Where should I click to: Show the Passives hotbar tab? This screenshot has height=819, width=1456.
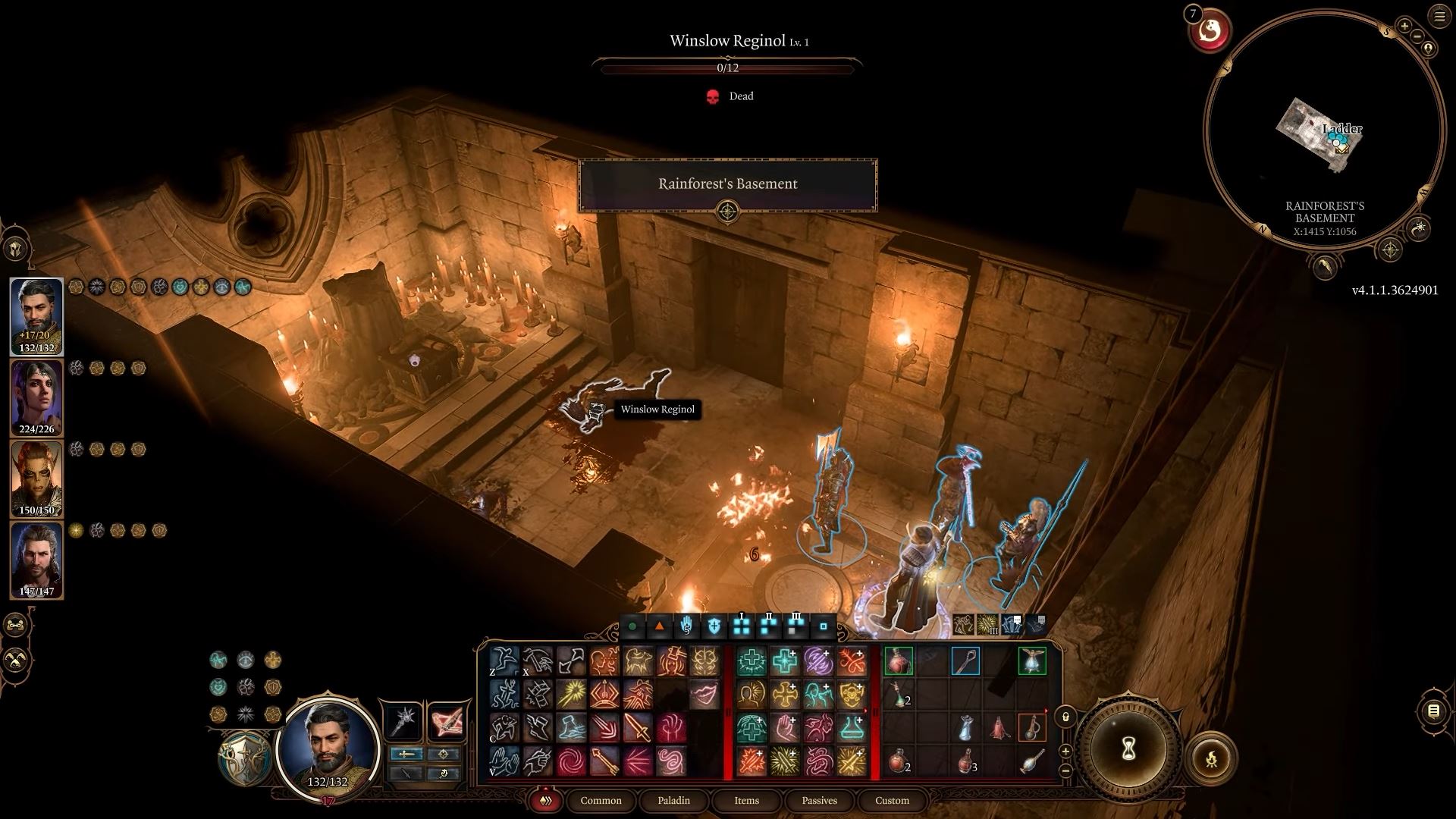click(x=819, y=800)
